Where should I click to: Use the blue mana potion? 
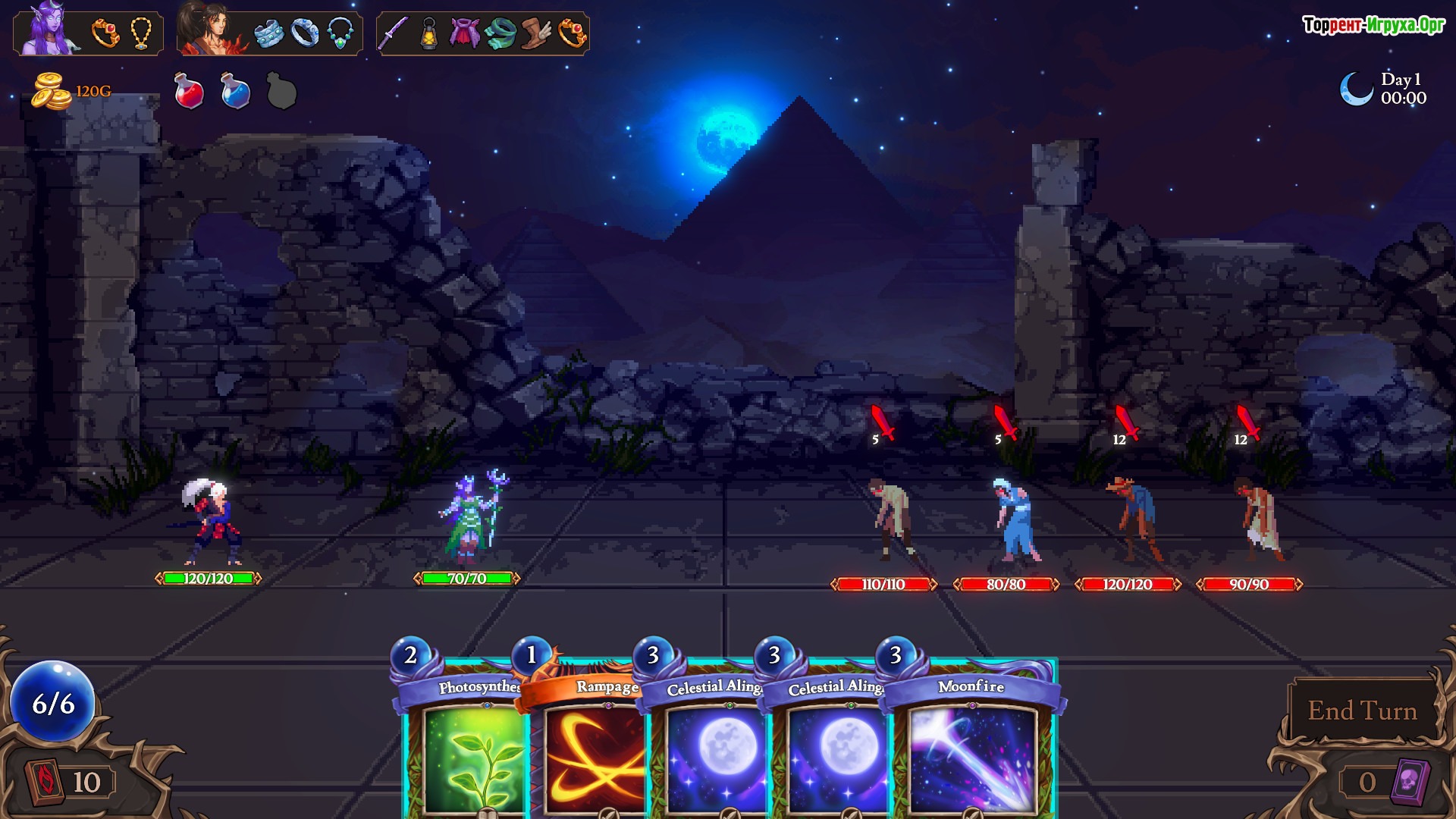[235, 91]
